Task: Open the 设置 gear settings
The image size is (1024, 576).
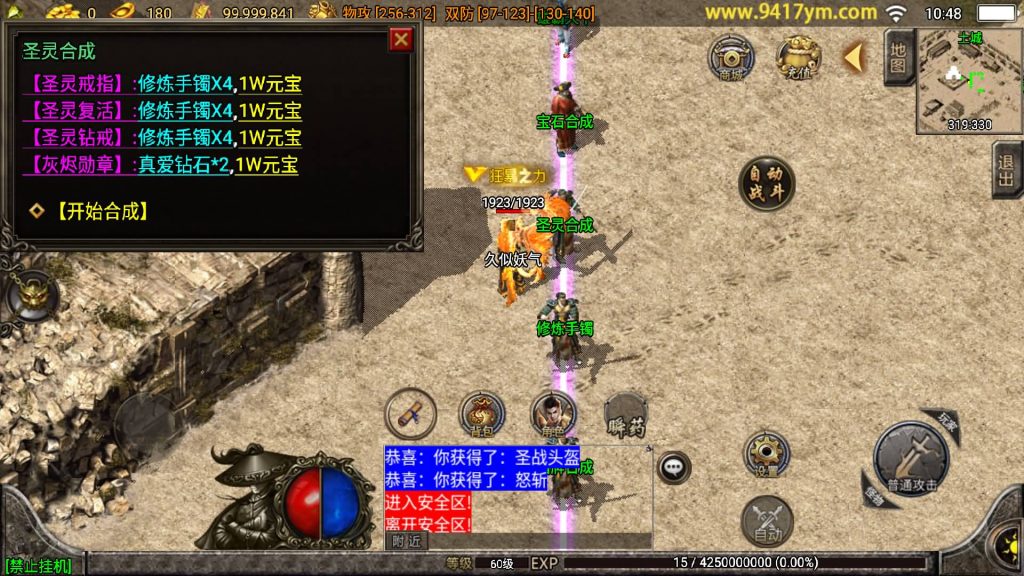Action: tap(767, 454)
